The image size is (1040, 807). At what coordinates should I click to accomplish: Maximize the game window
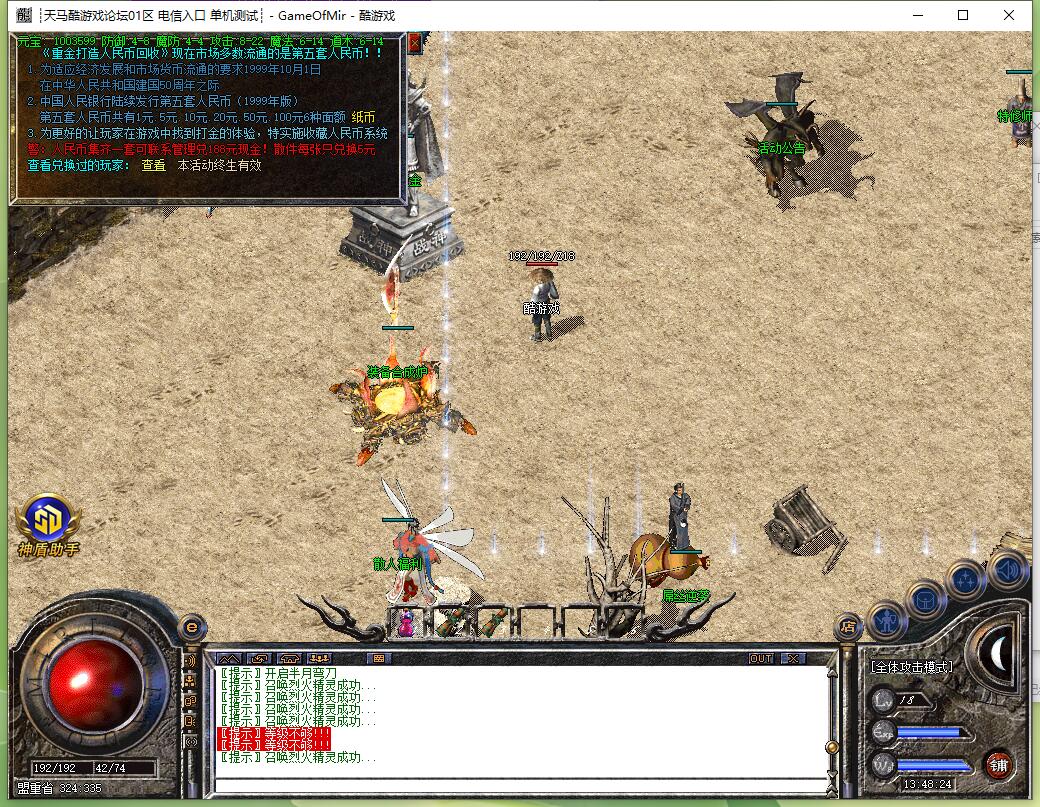pyautogui.click(x=963, y=15)
